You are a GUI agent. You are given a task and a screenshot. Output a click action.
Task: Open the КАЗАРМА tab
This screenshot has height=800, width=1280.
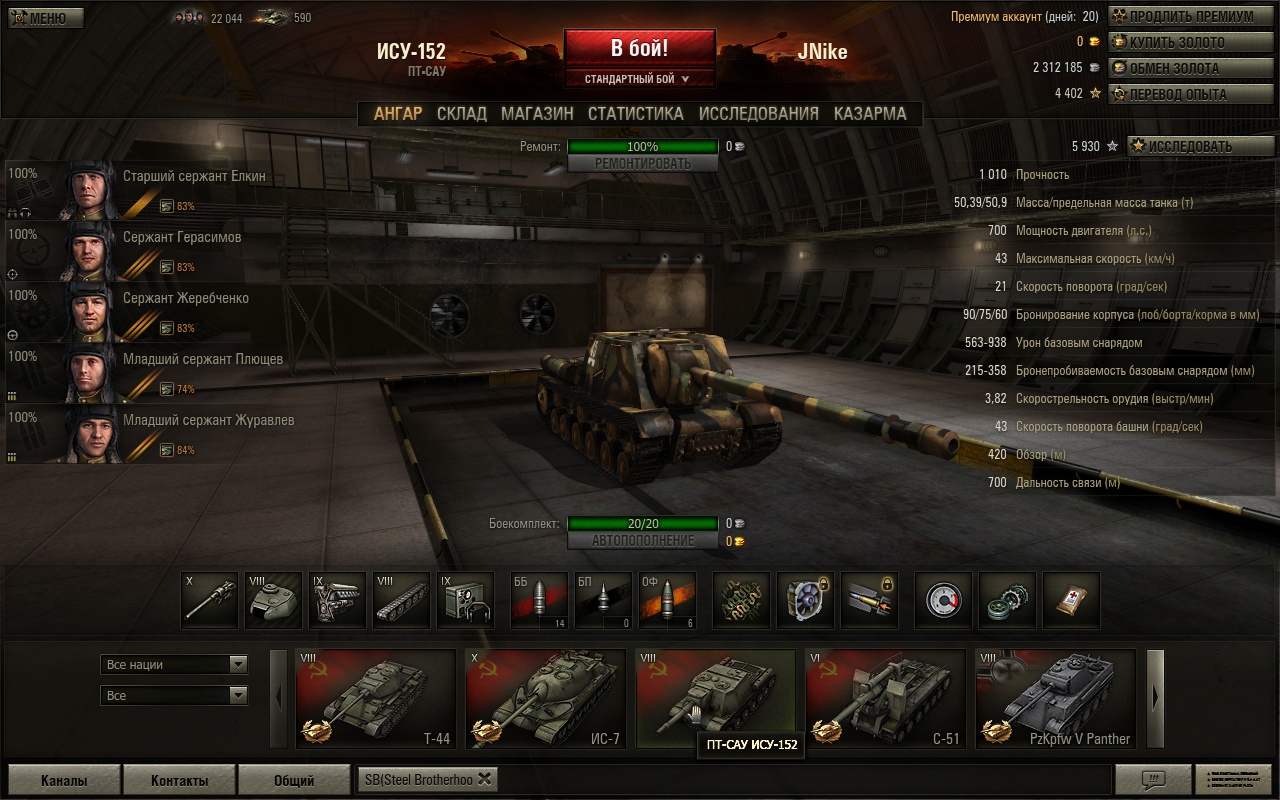(x=870, y=114)
